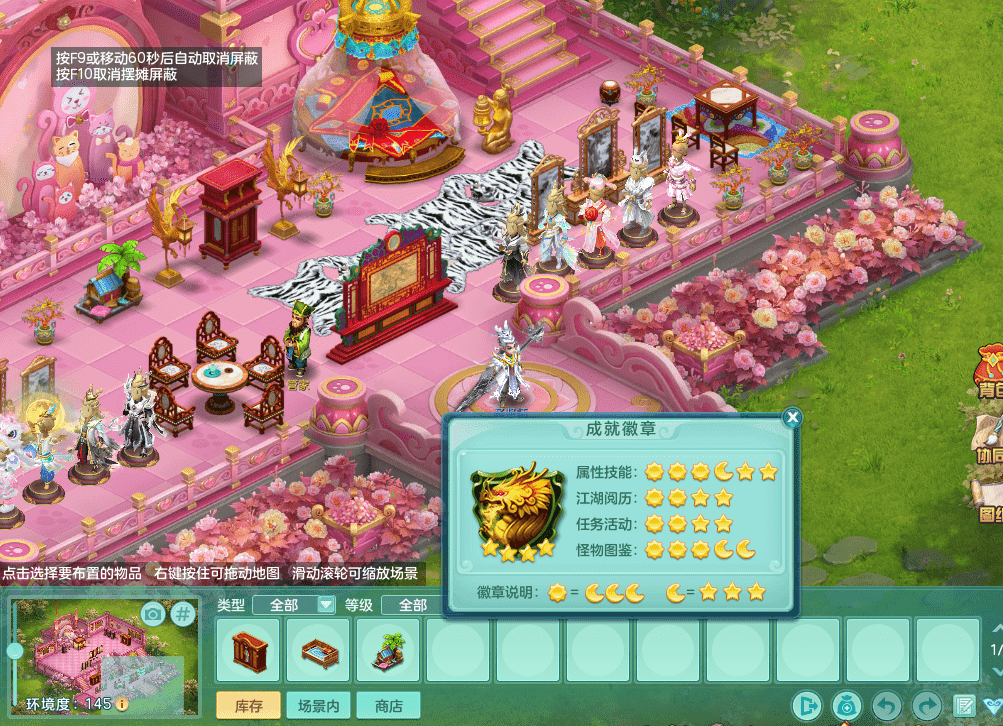Close the 成就徽章 achievement badge panel
1003x726 pixels.
click(x=792, y=417)
